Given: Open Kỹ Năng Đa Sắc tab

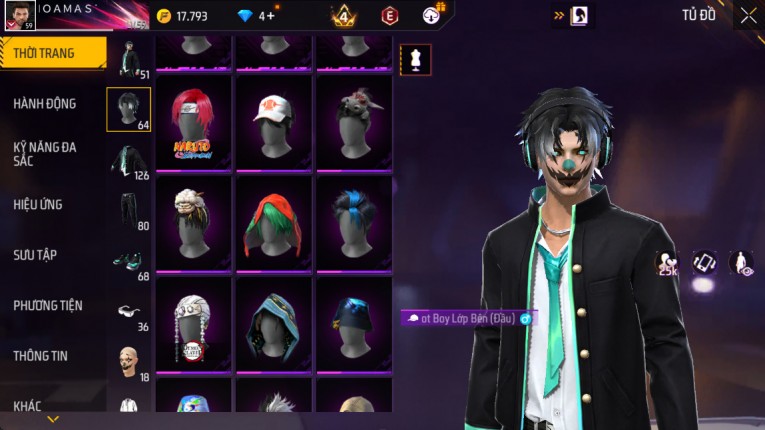Looking at the screenshot, I should pyautogui.click(x=45, y=153).
